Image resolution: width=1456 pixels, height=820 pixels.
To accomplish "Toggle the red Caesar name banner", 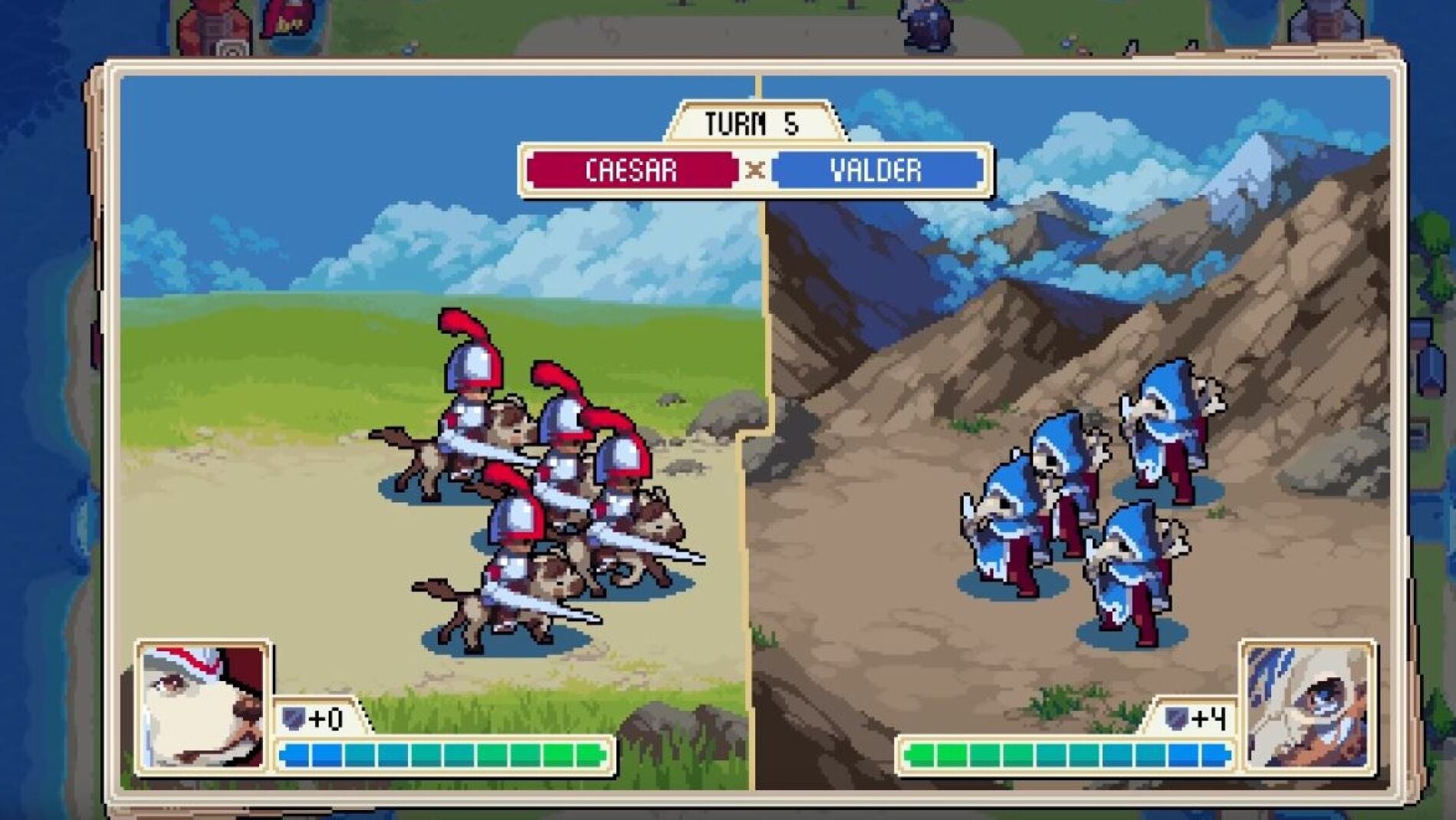I will coord(630,171).
